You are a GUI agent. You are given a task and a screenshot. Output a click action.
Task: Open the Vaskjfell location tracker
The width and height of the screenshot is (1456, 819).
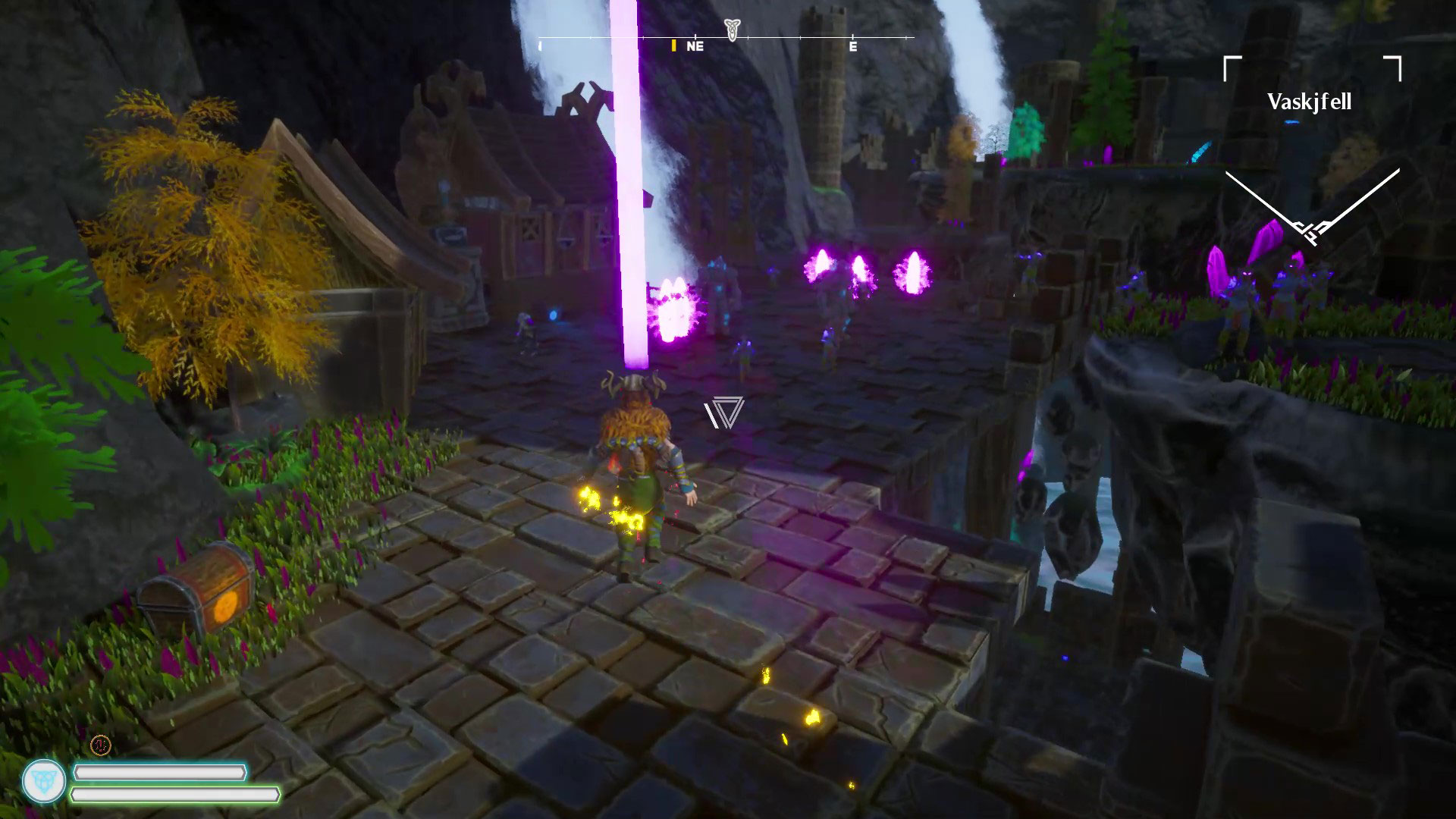pyautogui.click(x=1310, y=102)
